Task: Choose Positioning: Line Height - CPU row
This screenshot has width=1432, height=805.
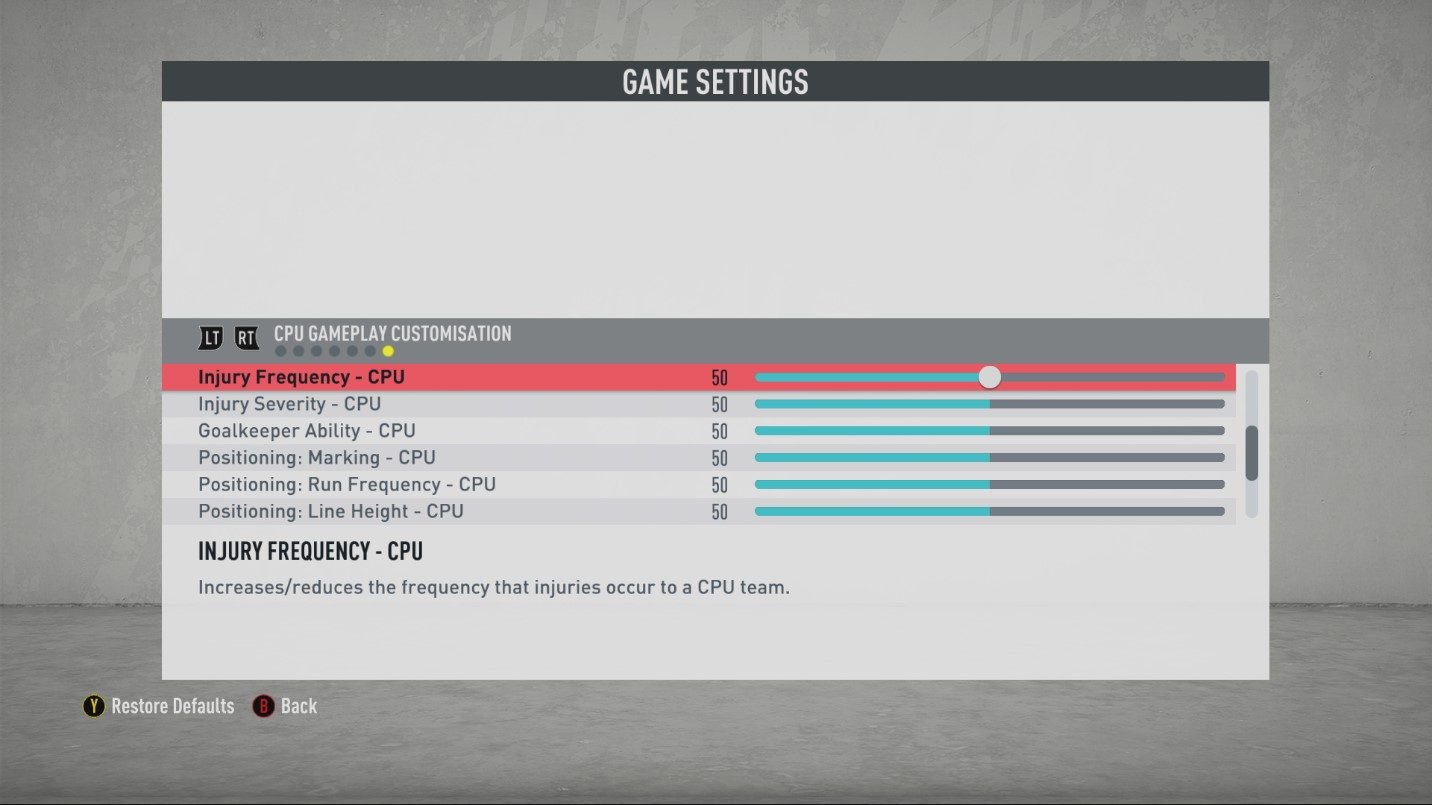Action: point(330,511)
